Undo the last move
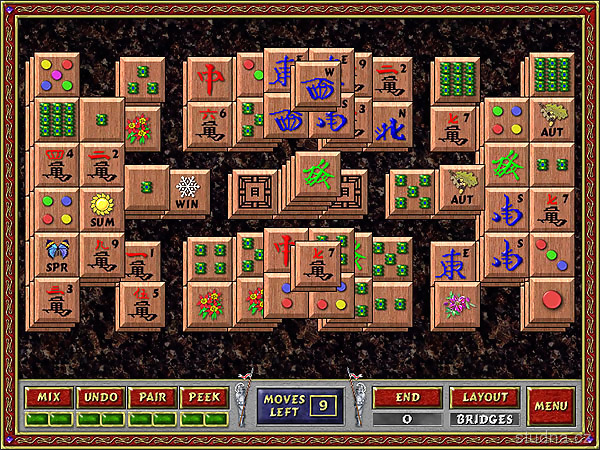 click(99, 397)
